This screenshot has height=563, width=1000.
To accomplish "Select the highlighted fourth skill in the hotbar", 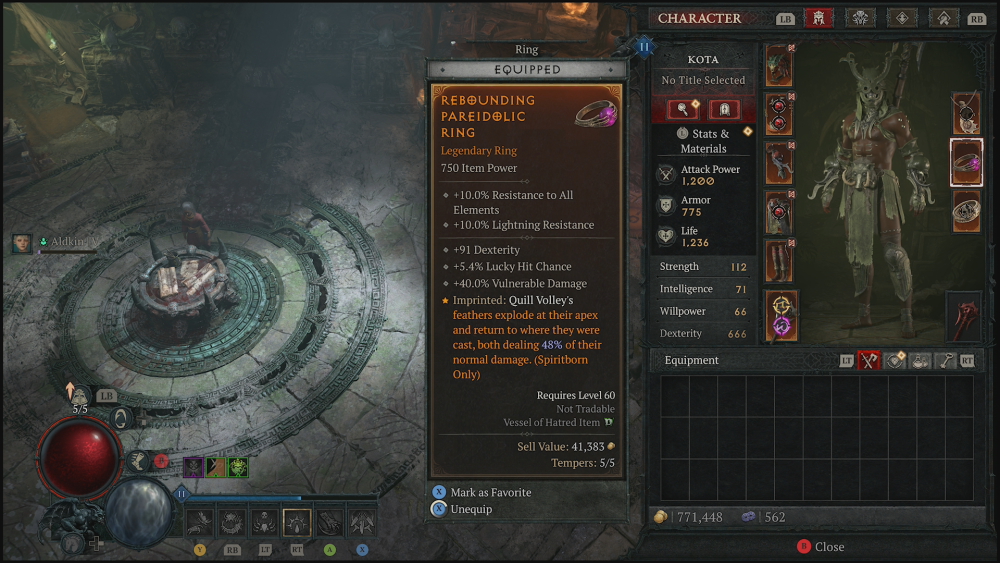I will point(297,522).
